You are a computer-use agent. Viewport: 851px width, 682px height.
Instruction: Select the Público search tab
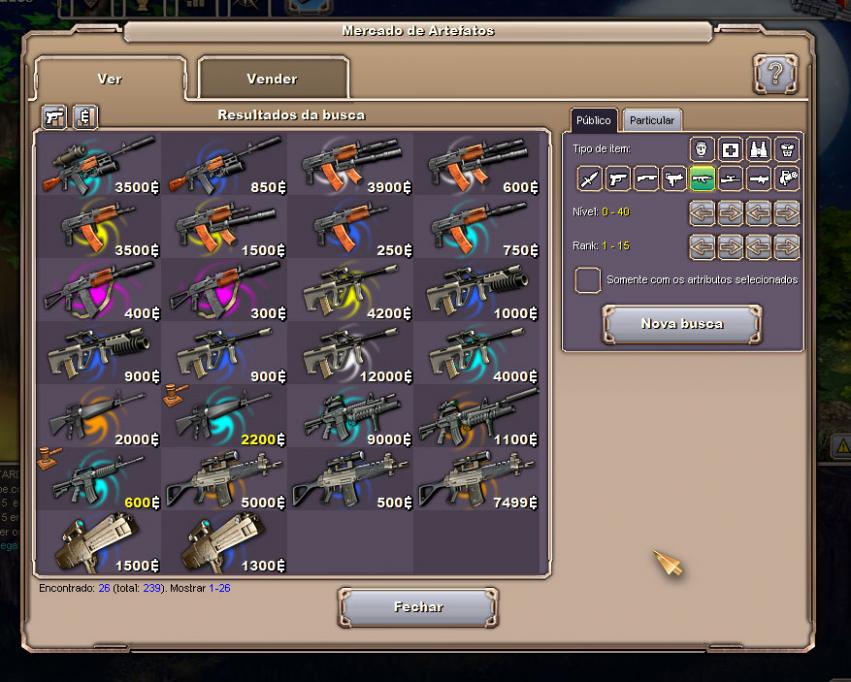pos(593,120)
